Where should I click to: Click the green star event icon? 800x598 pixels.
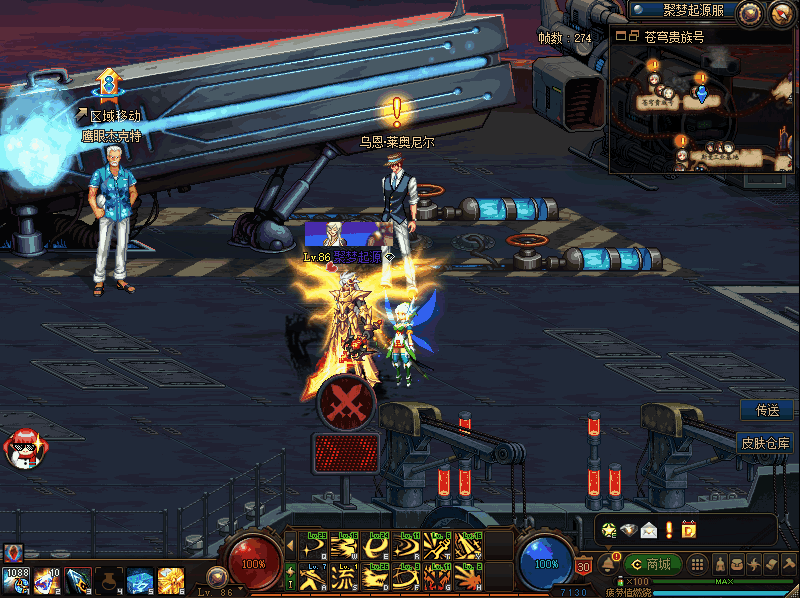pos(609,530)
